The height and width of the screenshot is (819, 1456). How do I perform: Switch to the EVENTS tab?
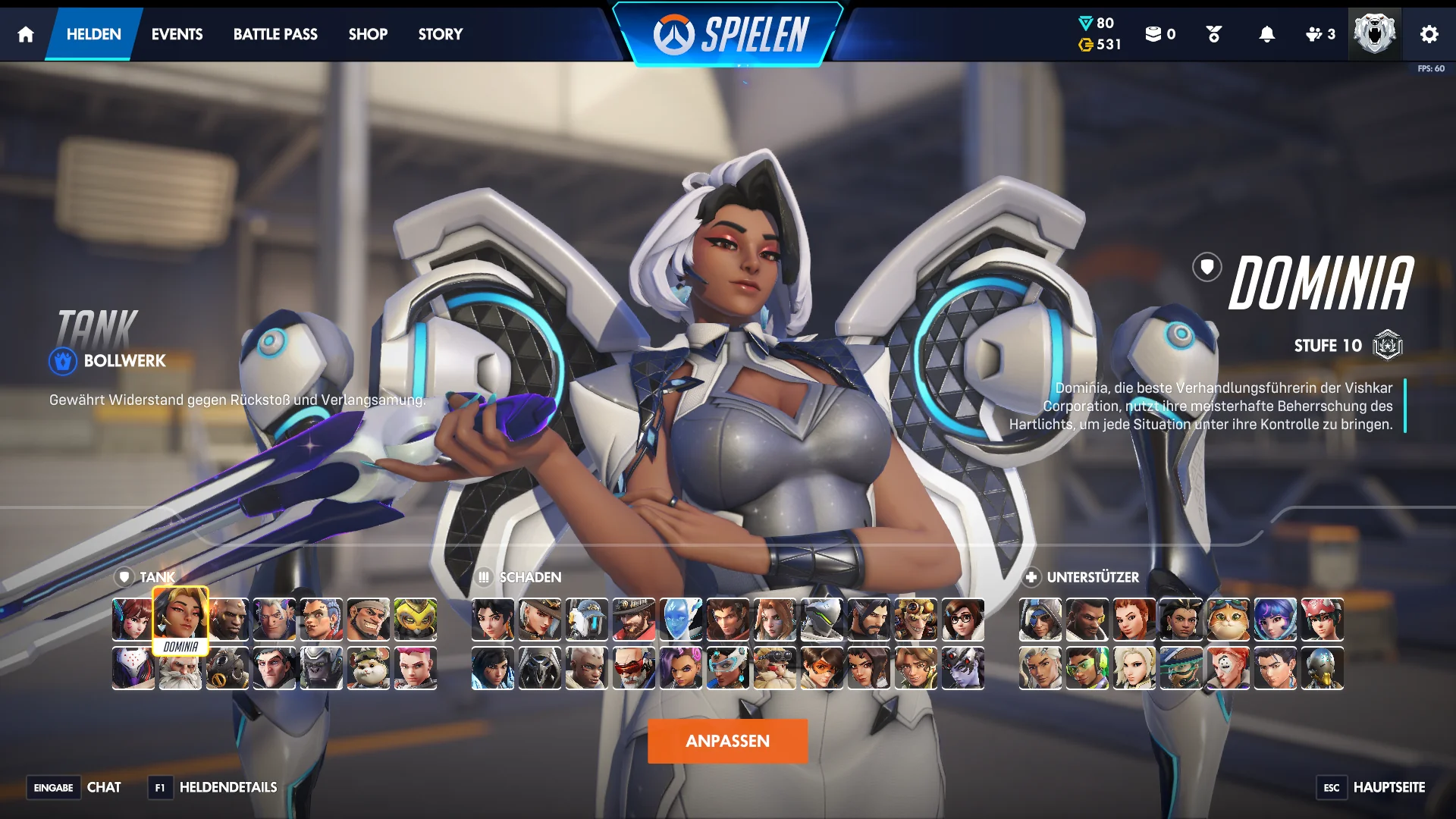pos(177,34)
